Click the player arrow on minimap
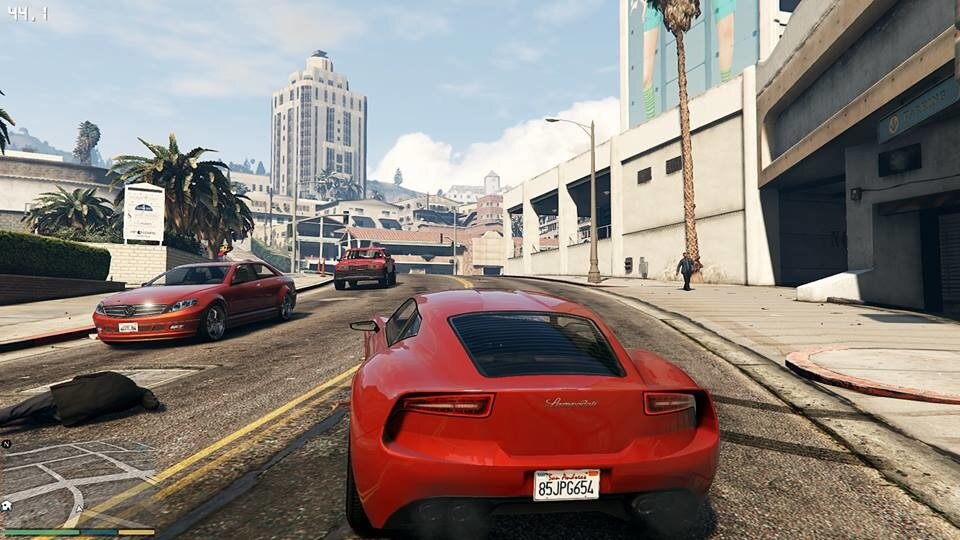The height and width of the screenshot is (540, 960). [x=79, y=509]
